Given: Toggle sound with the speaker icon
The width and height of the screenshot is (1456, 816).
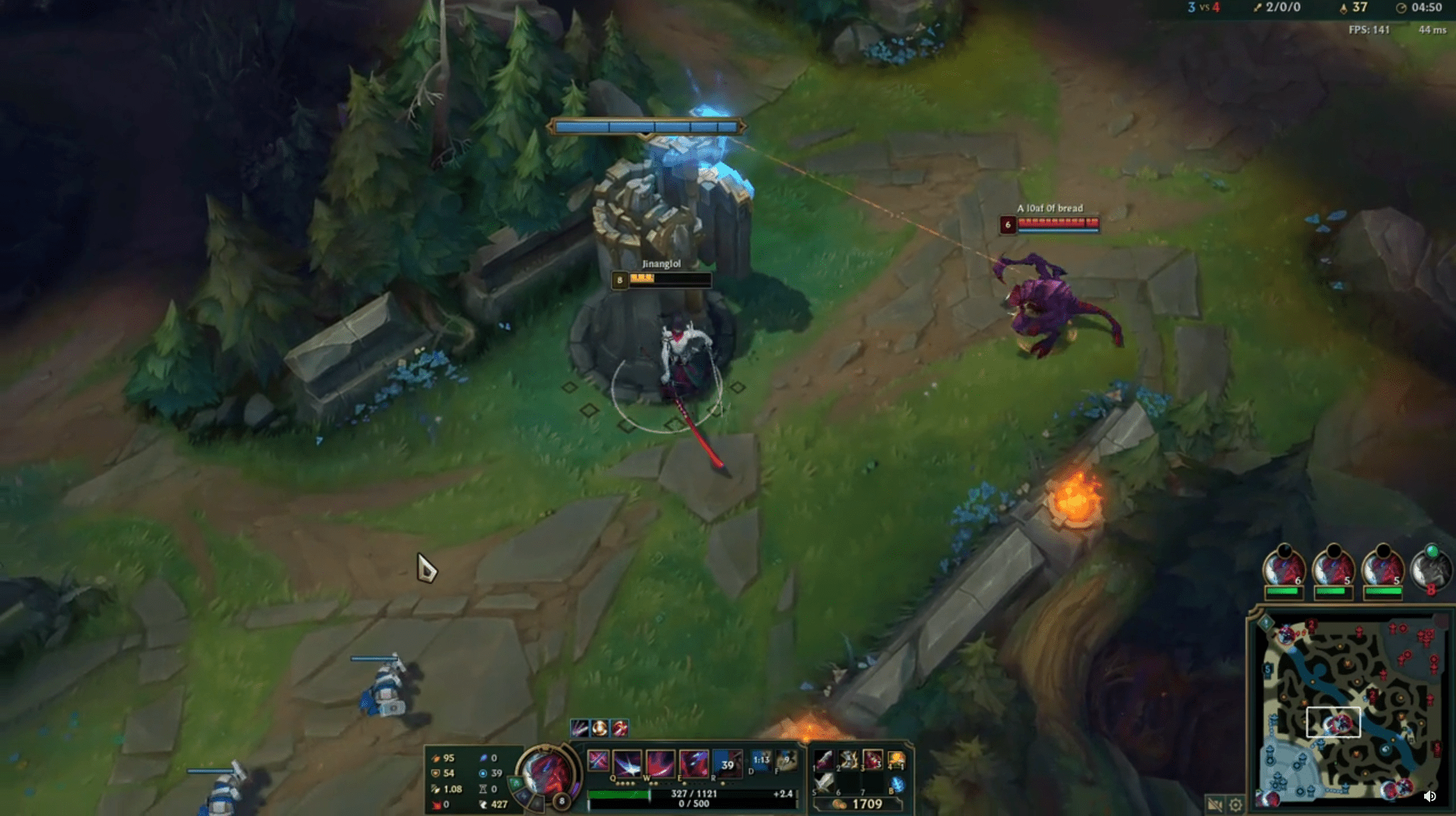Looking at the screenshot, I should click(1429, 796).
